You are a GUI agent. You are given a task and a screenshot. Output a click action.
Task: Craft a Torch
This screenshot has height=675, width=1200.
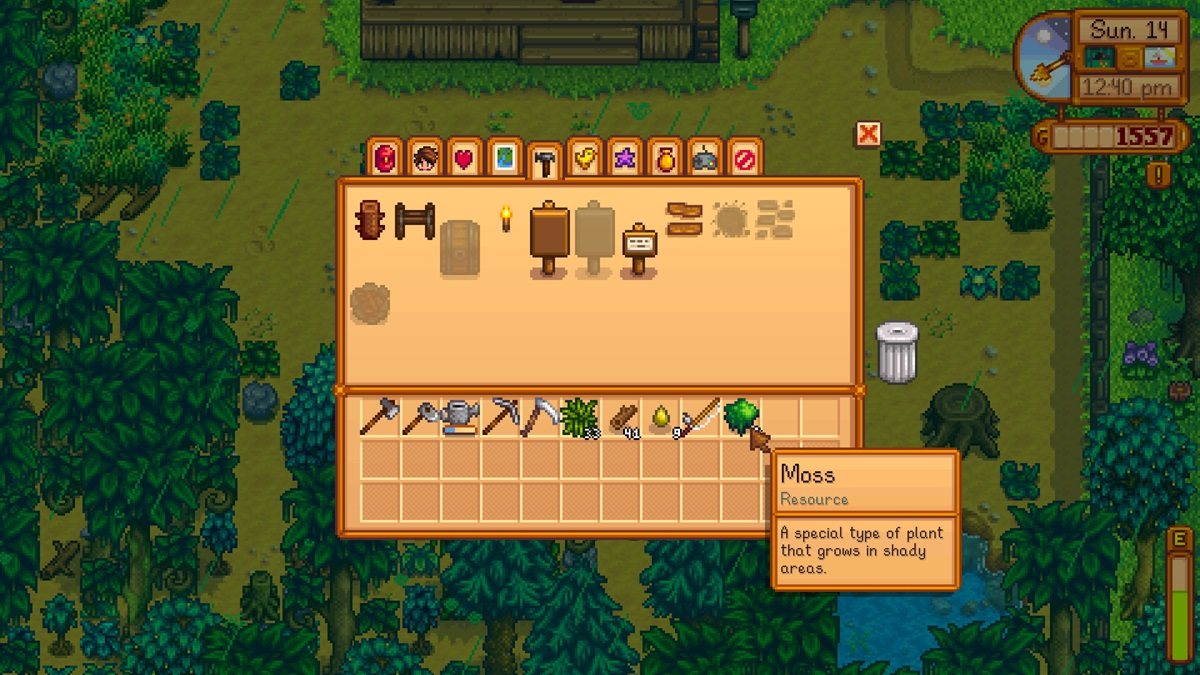pyautogui.click(x=505, y=218)
